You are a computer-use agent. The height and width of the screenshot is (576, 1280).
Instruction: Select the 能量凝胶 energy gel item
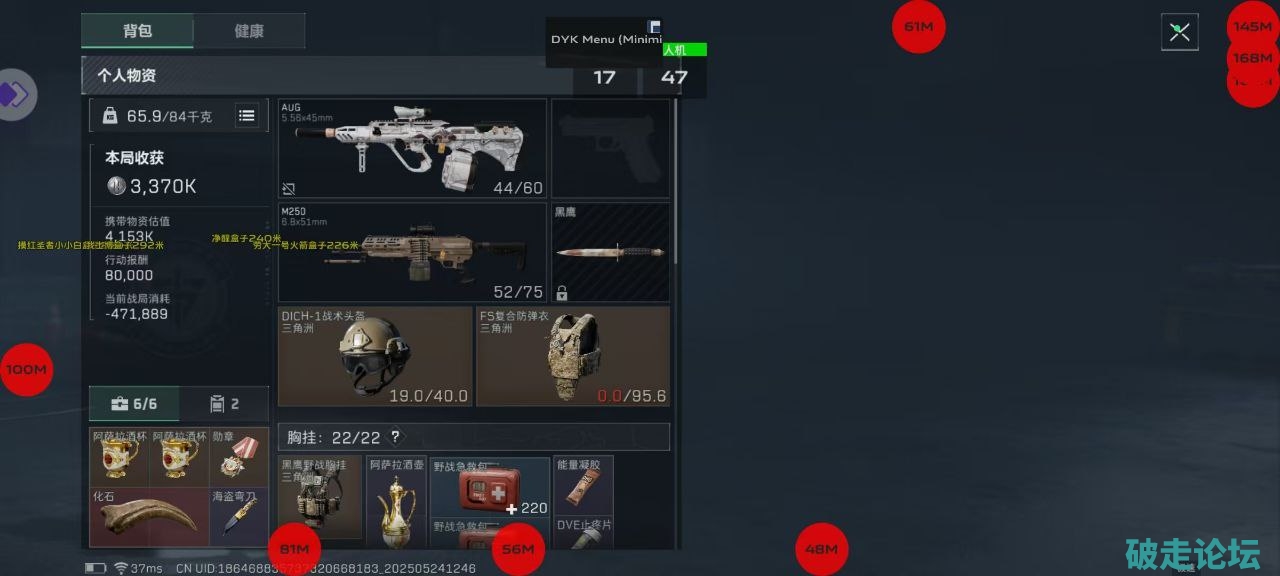click(x=583, y=485)
